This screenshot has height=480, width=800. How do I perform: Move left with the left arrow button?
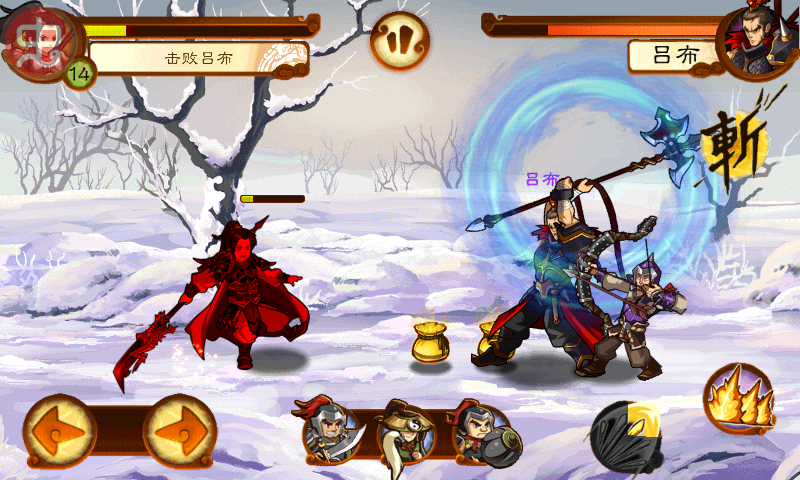coord(59,432)
